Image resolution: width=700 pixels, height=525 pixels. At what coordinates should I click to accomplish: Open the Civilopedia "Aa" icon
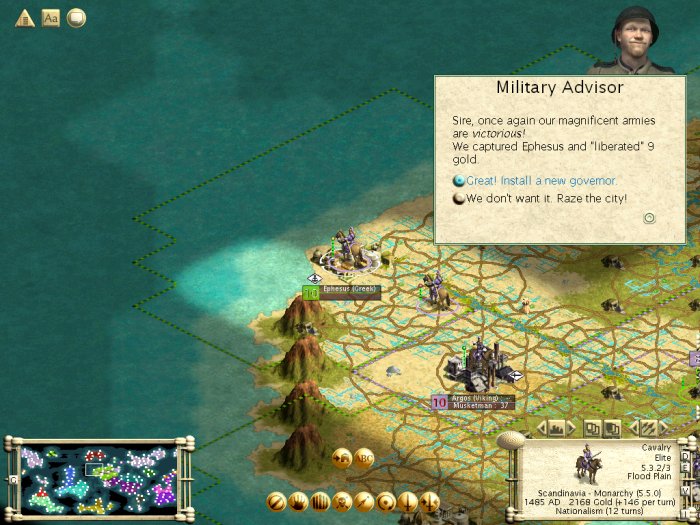tap(50, 17)
